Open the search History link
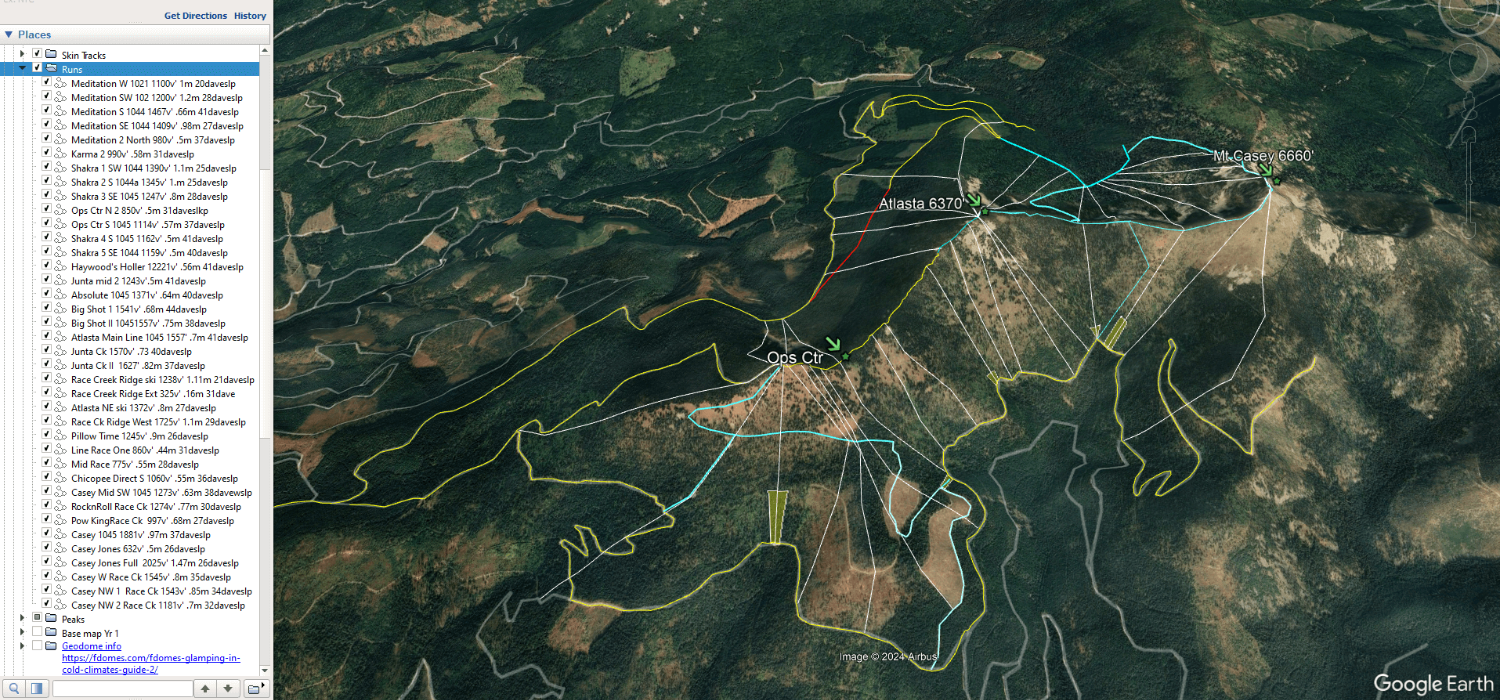1500x700 pixels. [x=250, y=16]
